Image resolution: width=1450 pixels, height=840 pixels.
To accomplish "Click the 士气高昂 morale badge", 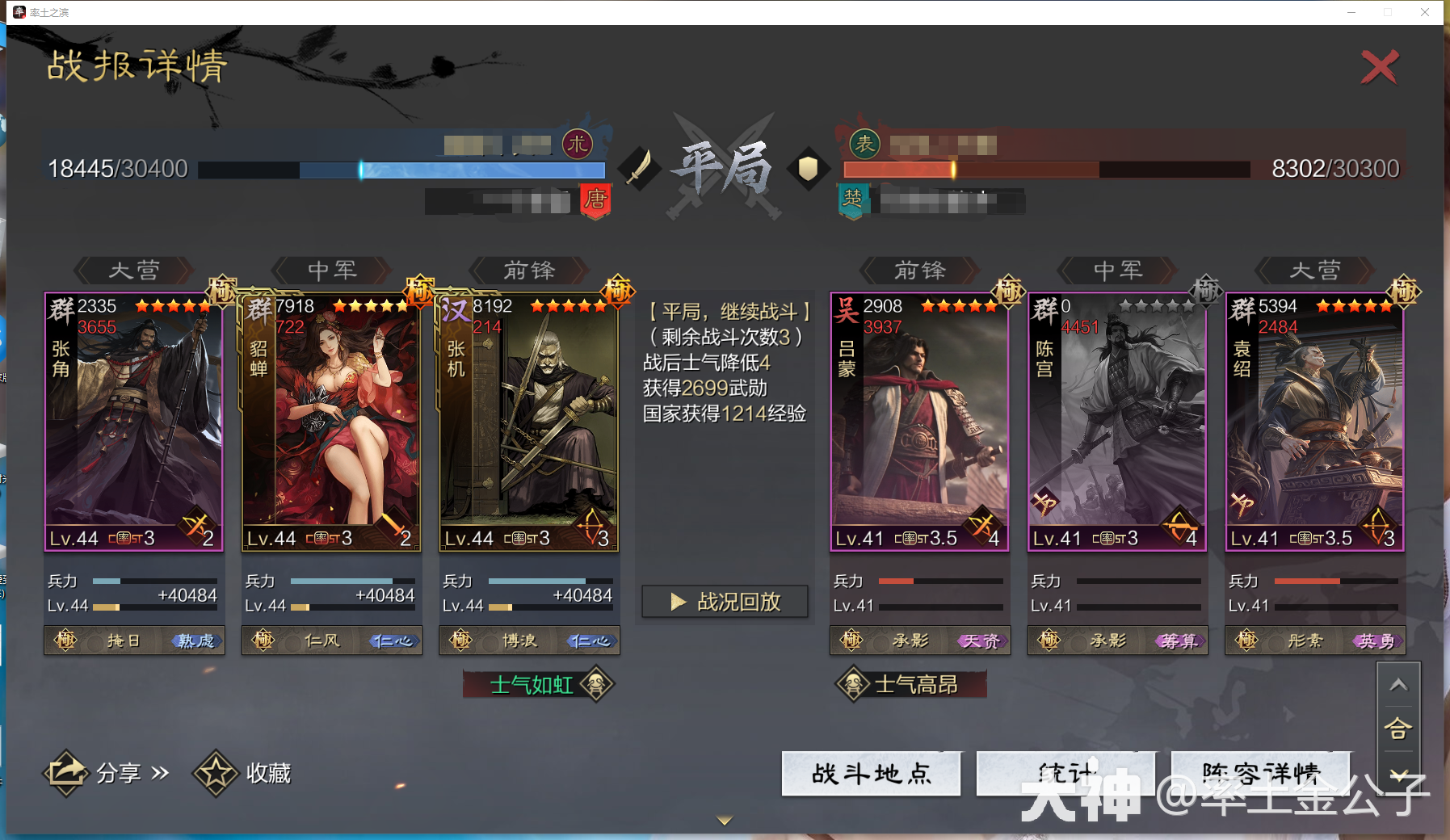I will tap(910, 683).
